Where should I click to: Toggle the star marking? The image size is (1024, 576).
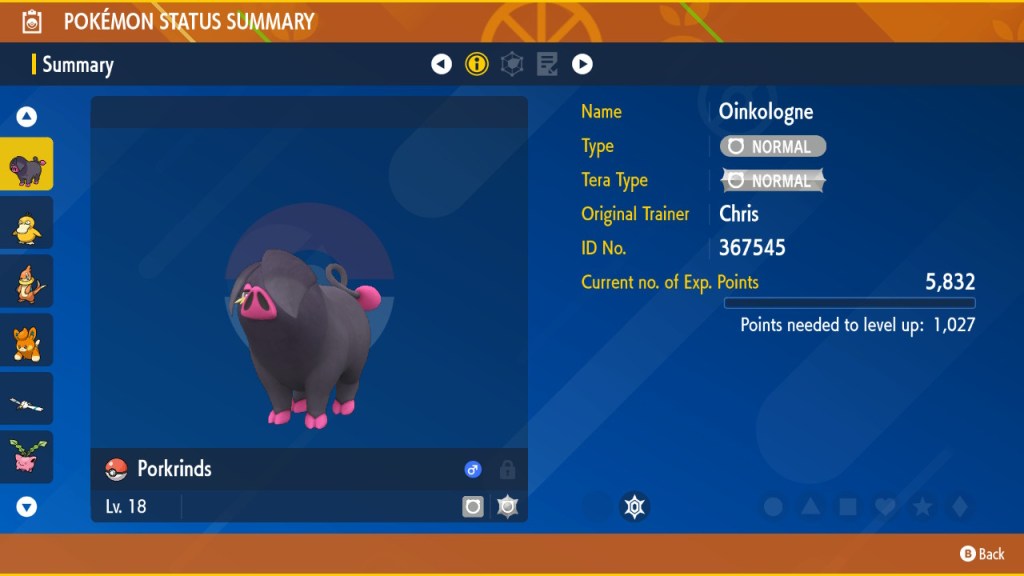pyautogui.click(x=922, y=507)
